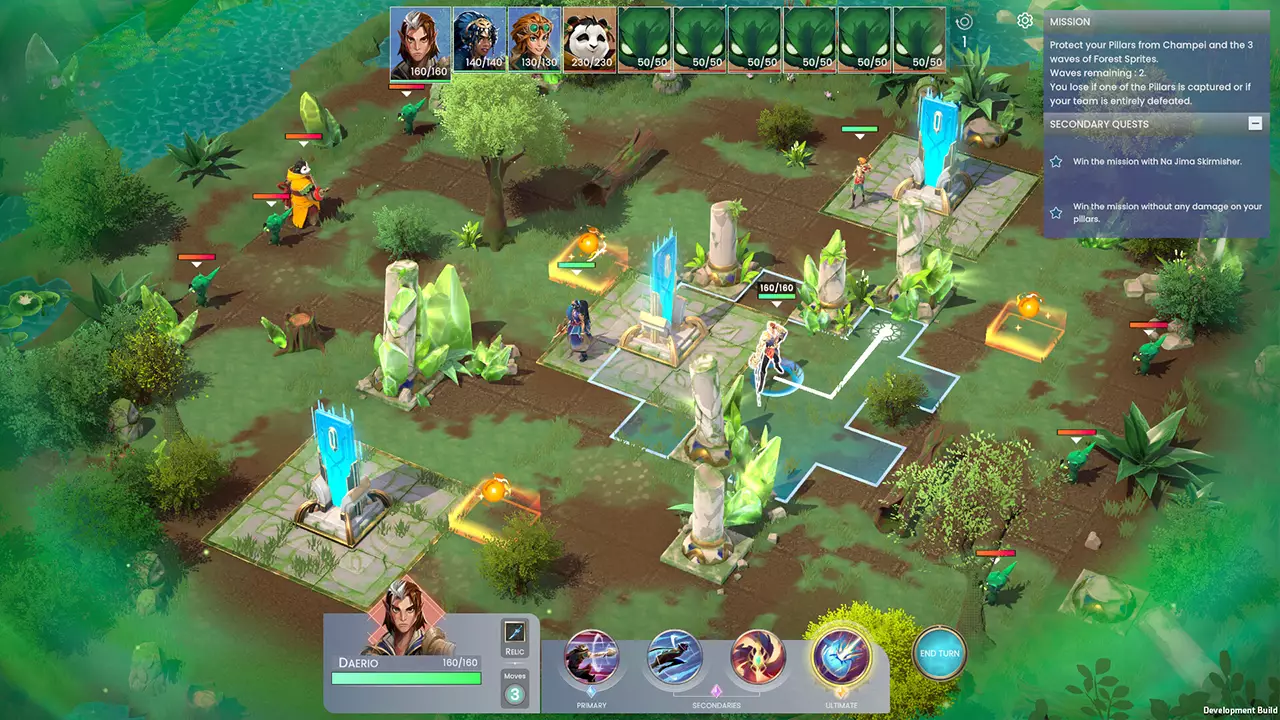Open the settings gear icon
This screenshot has width=1280, height=720.
(1022, 21)
